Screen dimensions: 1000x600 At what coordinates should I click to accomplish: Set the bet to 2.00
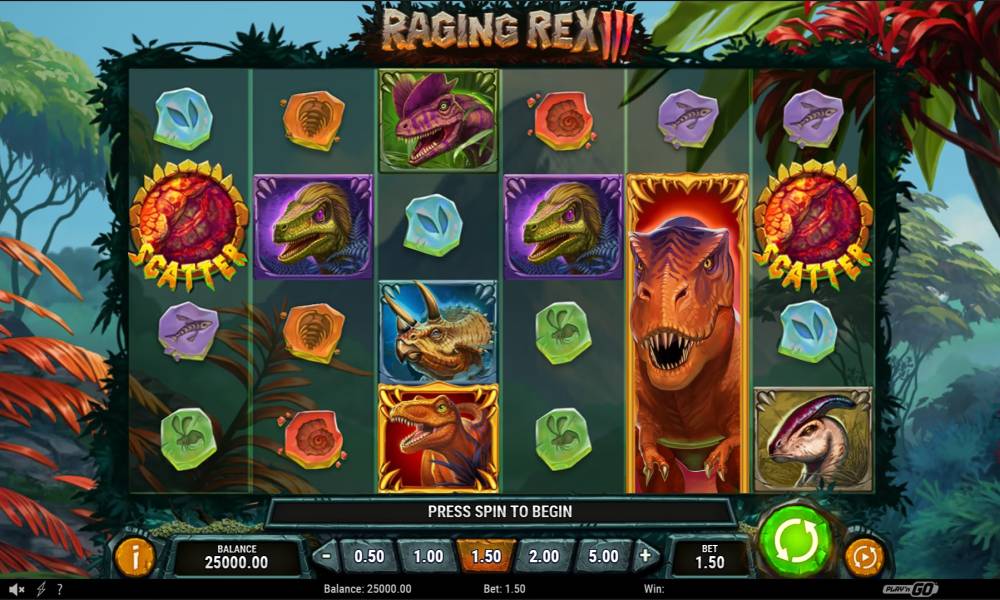point(544,556)
